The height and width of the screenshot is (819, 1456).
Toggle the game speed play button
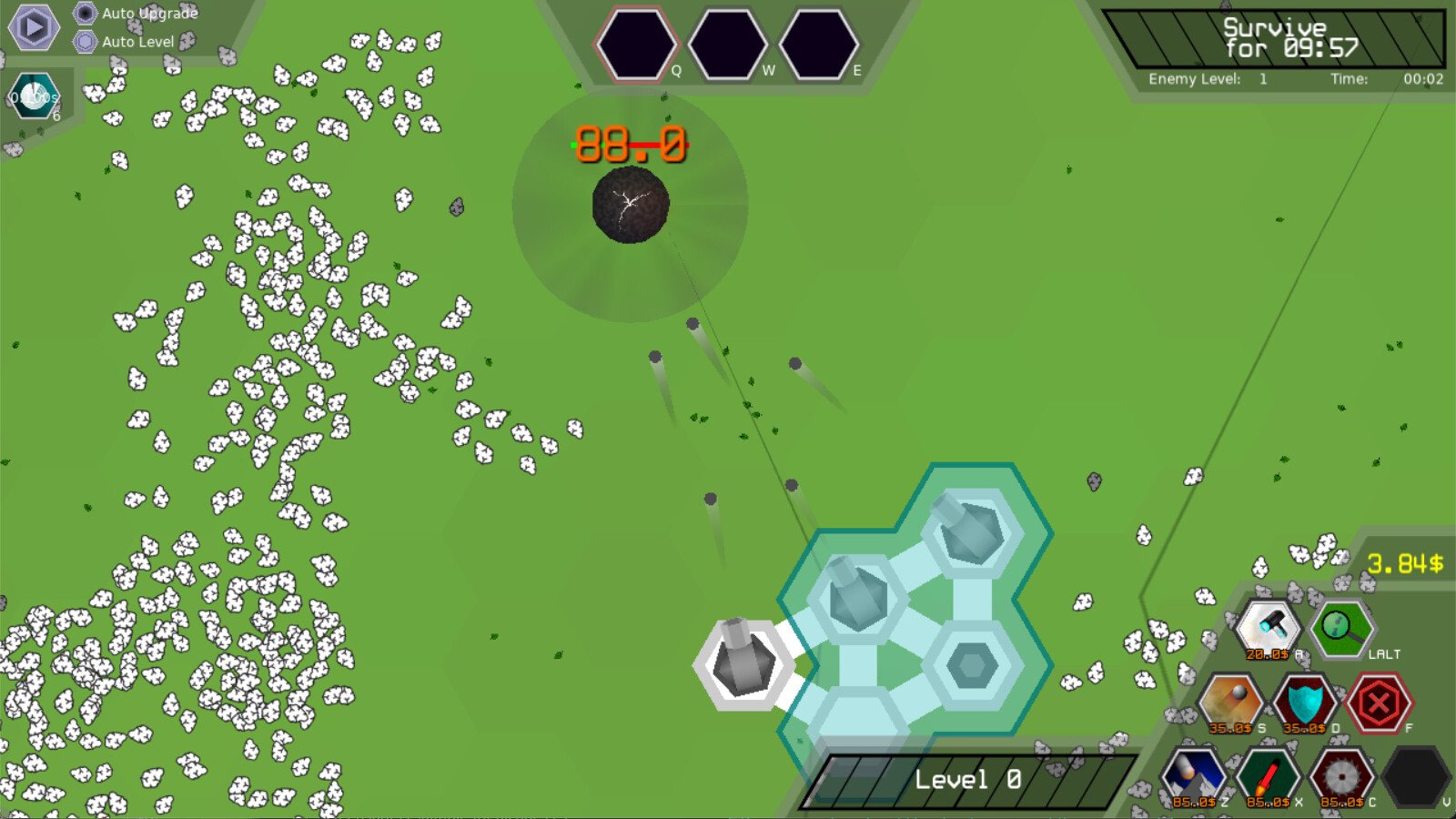tap(33, 29)
